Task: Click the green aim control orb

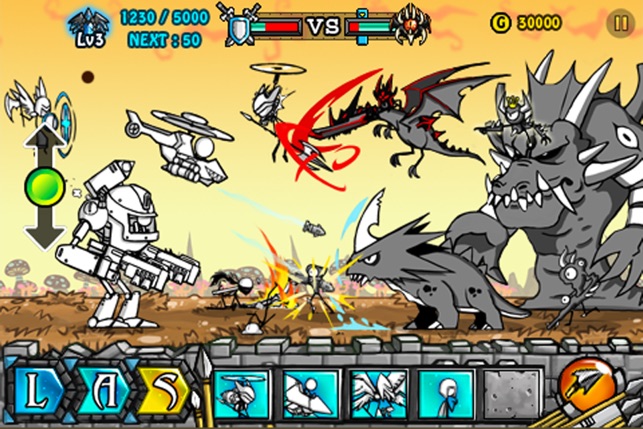Action: pyautogui.click(x=45, y=187)
